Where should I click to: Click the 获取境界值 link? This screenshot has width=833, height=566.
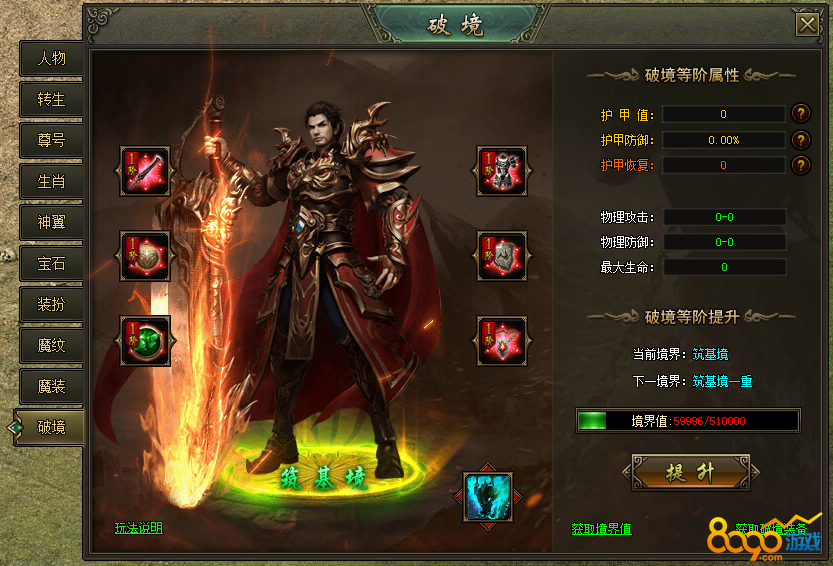(601, 528)
